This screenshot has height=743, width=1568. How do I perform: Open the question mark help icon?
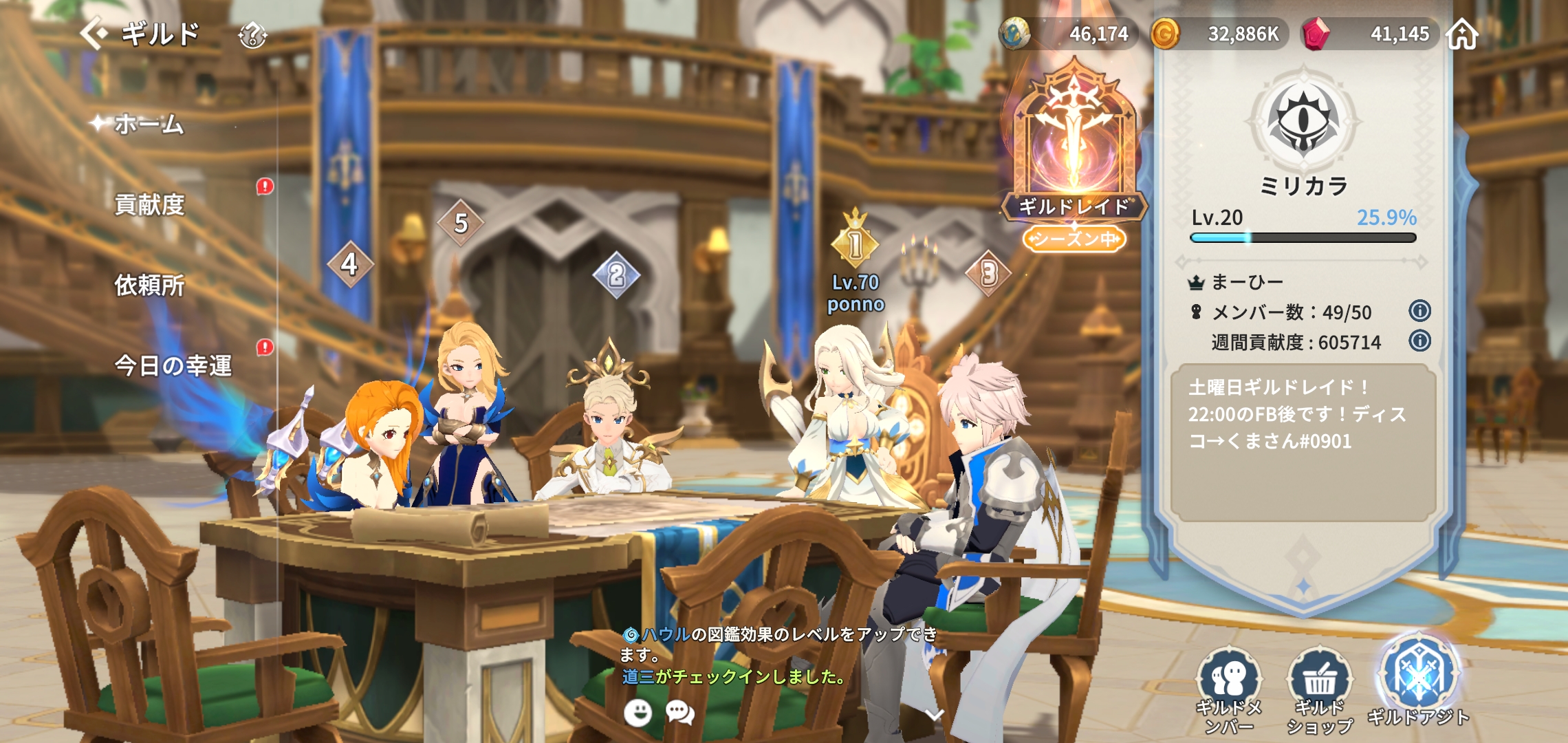[x=252, y=35]
